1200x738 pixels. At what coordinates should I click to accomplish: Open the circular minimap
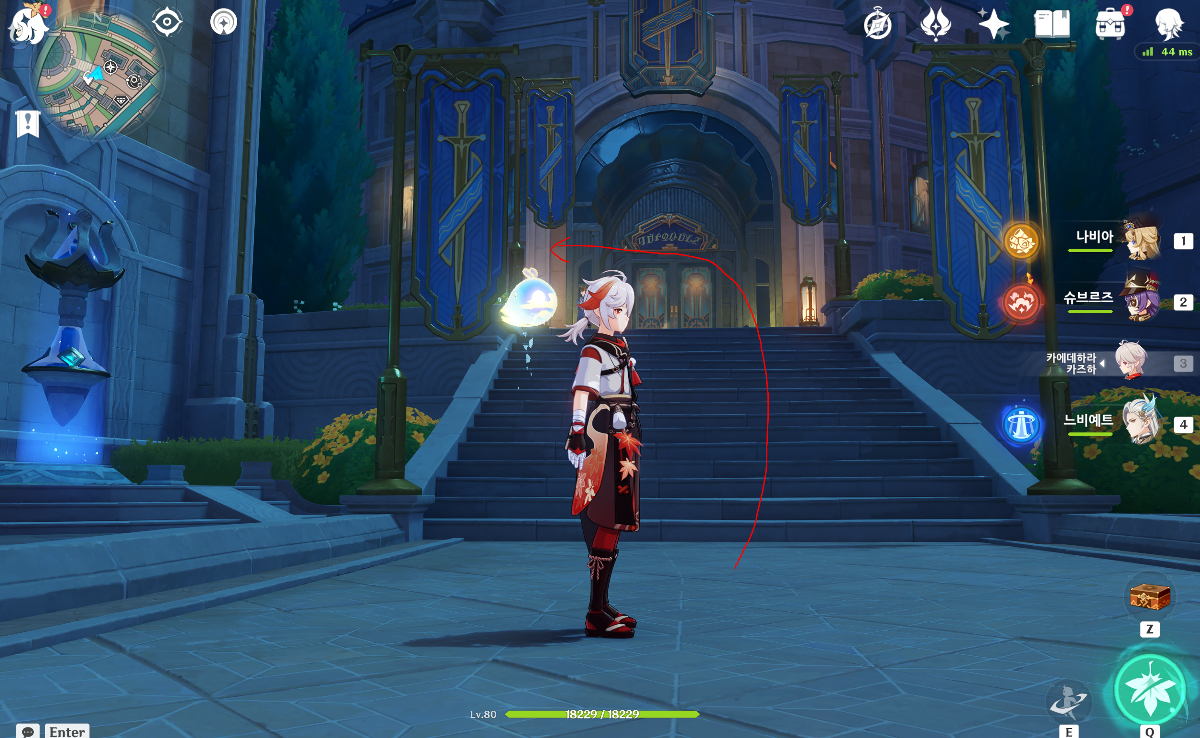pyautogui.click(x=97, y=75)
